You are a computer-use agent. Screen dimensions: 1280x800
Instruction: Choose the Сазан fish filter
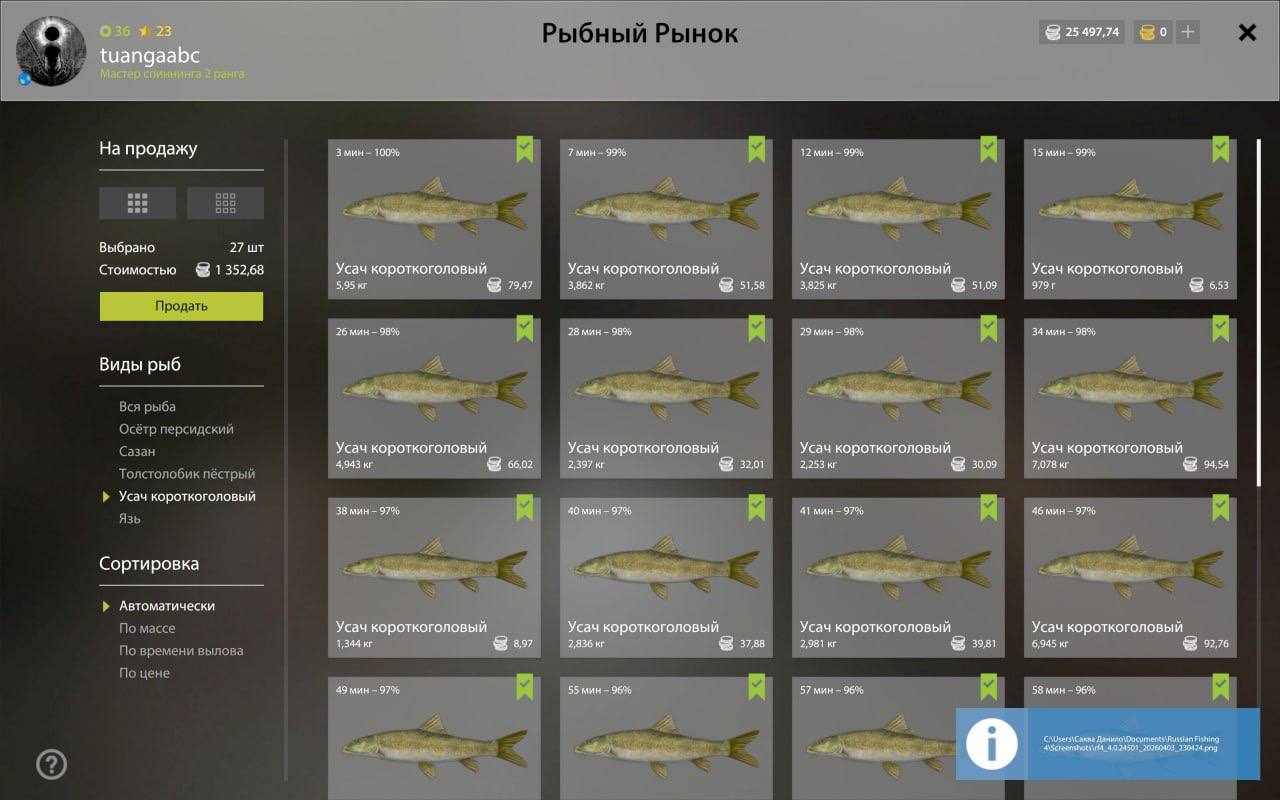click(137, 452)
